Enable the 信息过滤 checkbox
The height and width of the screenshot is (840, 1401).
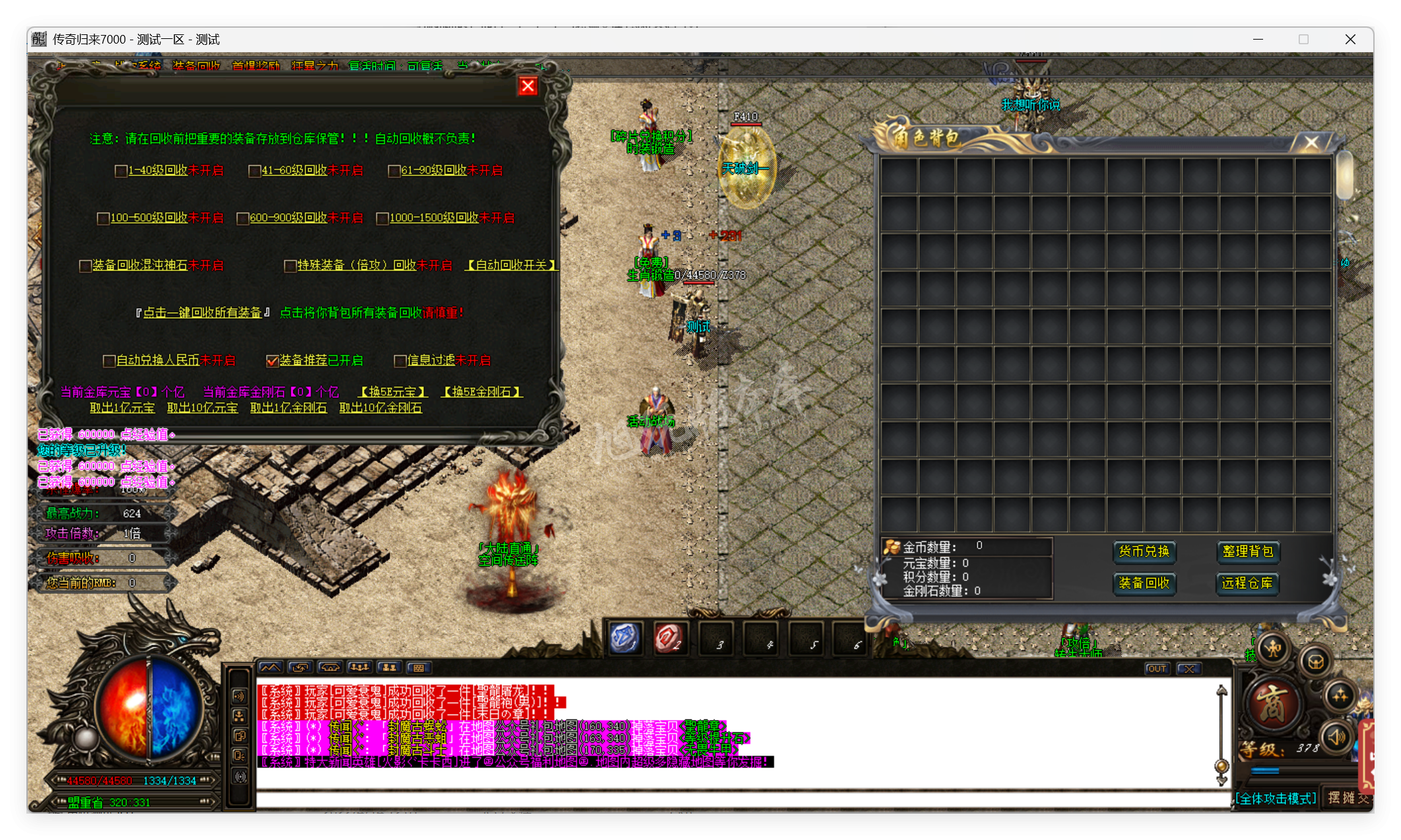pyautogui.click(x=399, y=360)
